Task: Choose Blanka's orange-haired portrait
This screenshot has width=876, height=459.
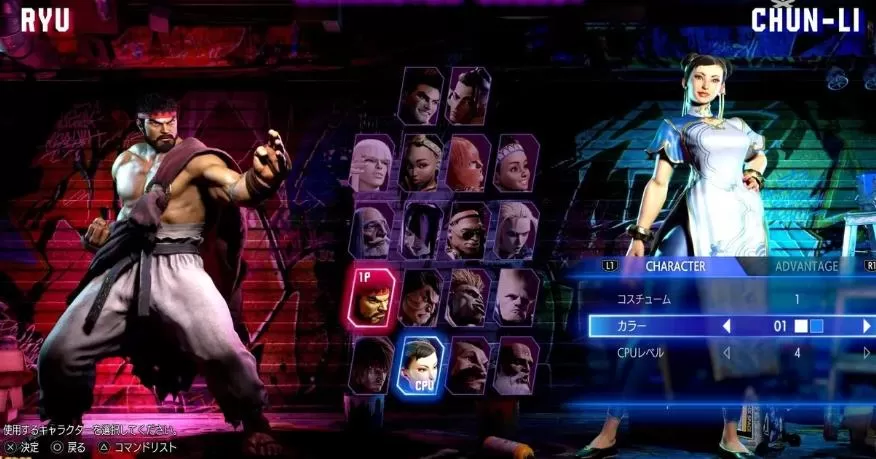Action: point(468,297)
